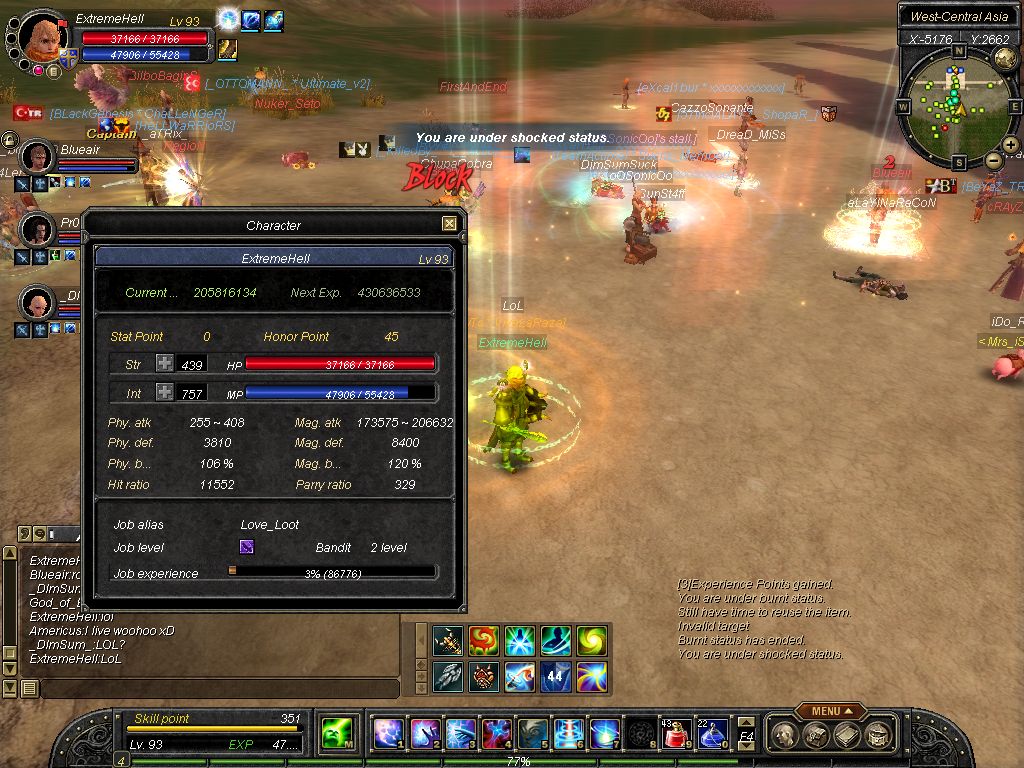Viewport: 1024px width, 768px height.
Task: Switch hotbar page with the up arrow above F4
Action: pos(746,722)
